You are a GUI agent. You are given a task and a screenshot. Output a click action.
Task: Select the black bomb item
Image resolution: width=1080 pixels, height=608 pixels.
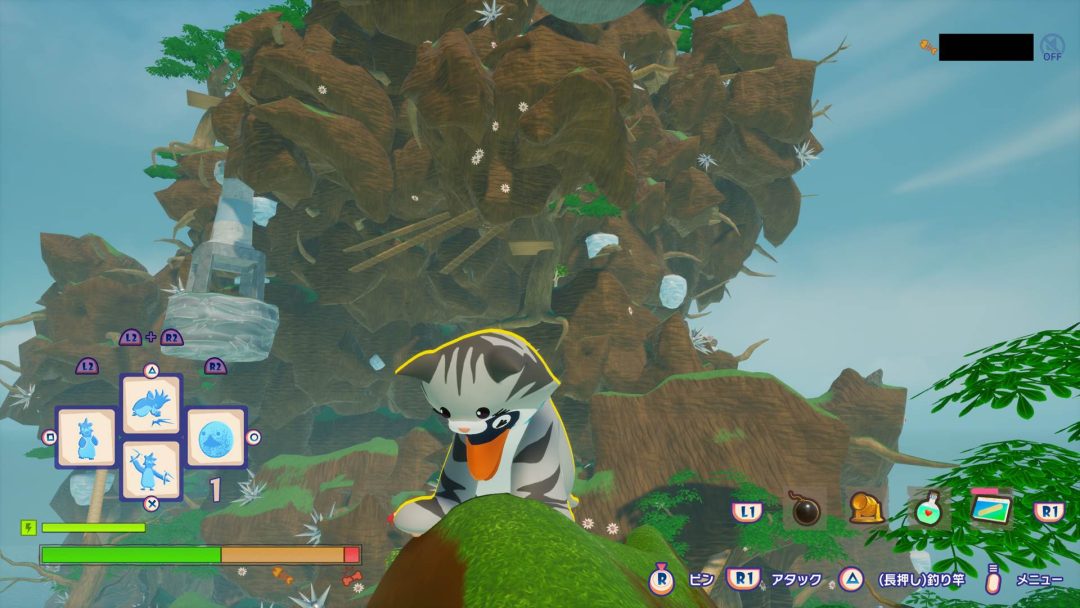(x=804, y=509)
